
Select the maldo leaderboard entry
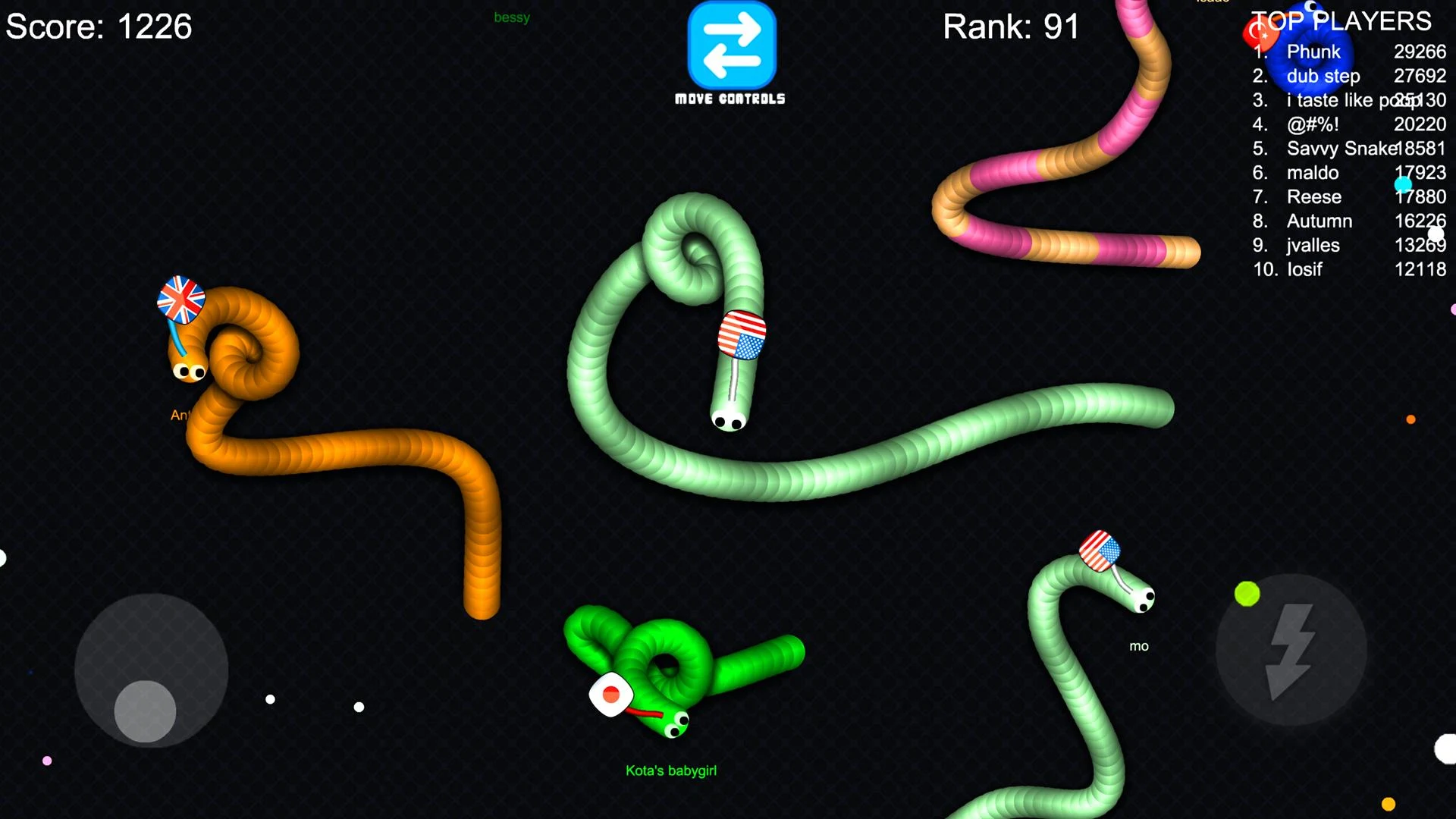coord(1313,173)
